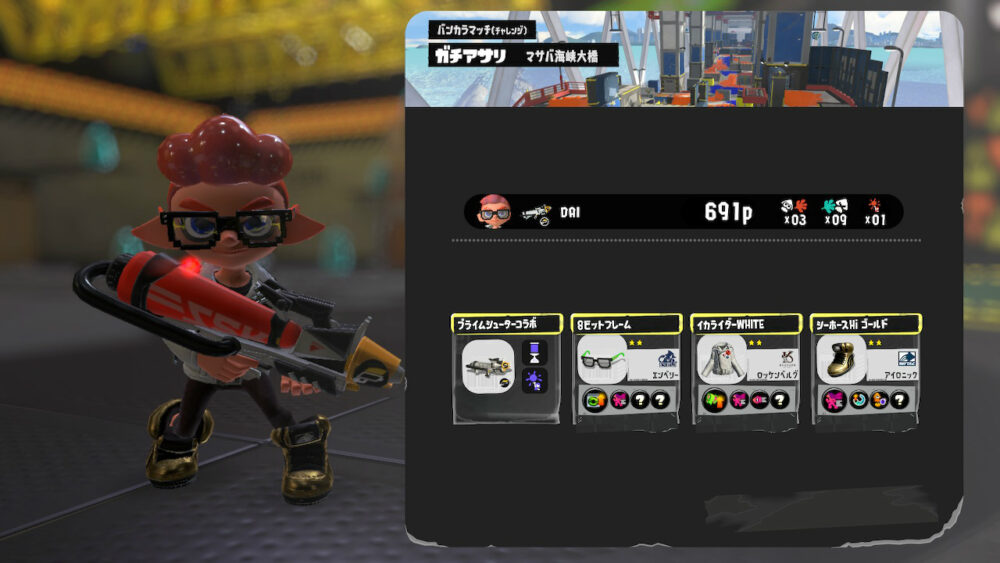1000x563 pixels.
Task: Click the weapon's sub weapon icon
Action: tap(534, 353)
